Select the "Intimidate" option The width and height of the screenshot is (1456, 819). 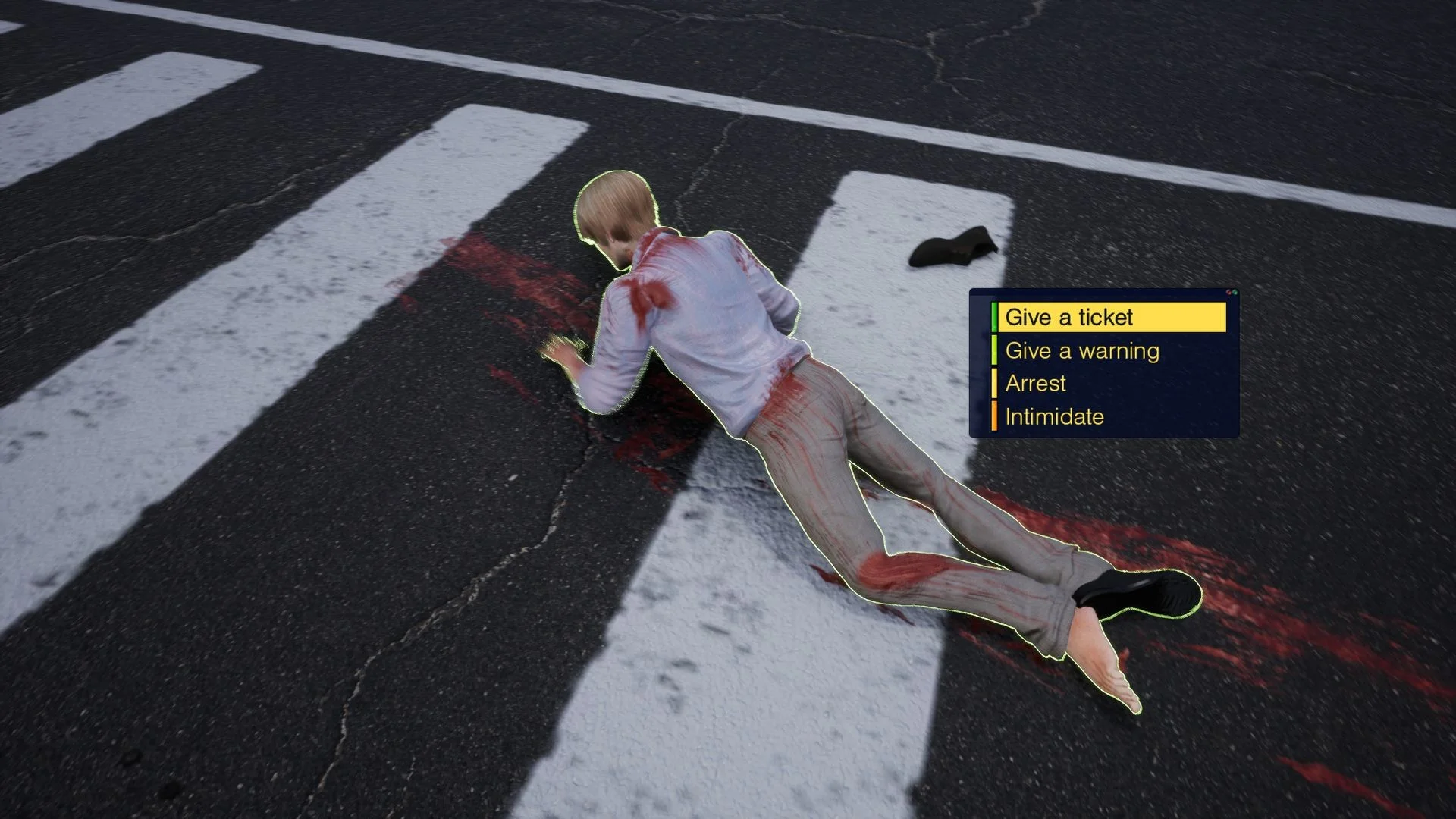(x=1056, y=416)
